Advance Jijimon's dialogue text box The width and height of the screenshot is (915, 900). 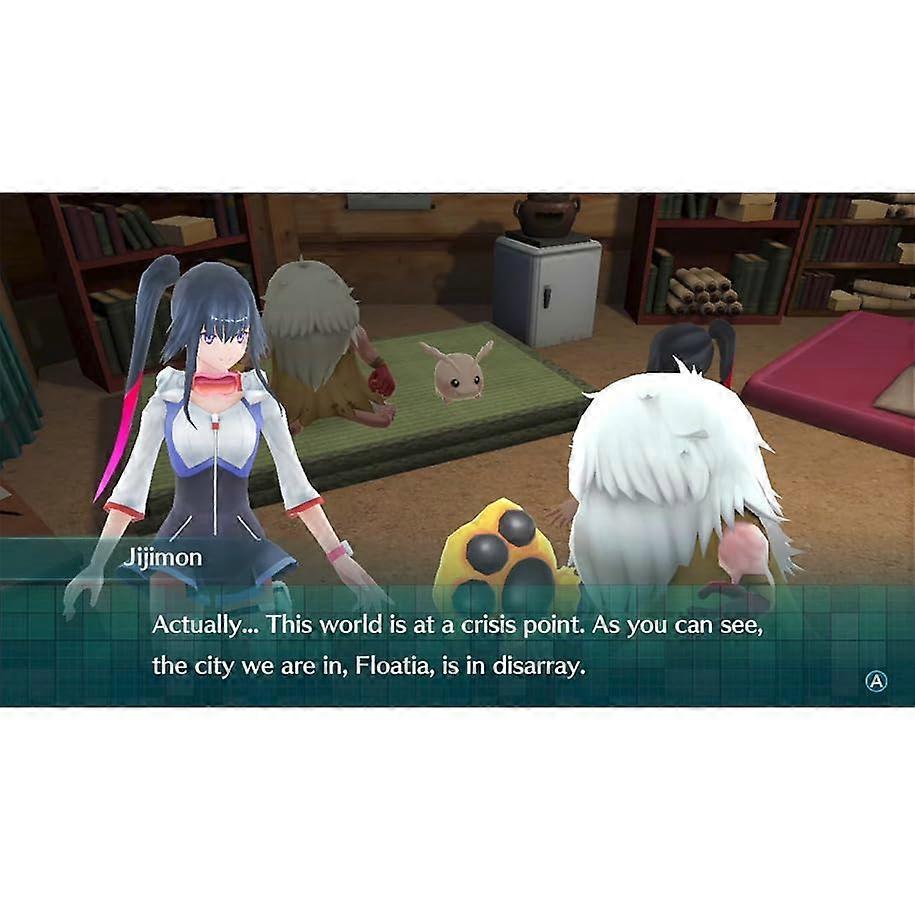(876, 681)
